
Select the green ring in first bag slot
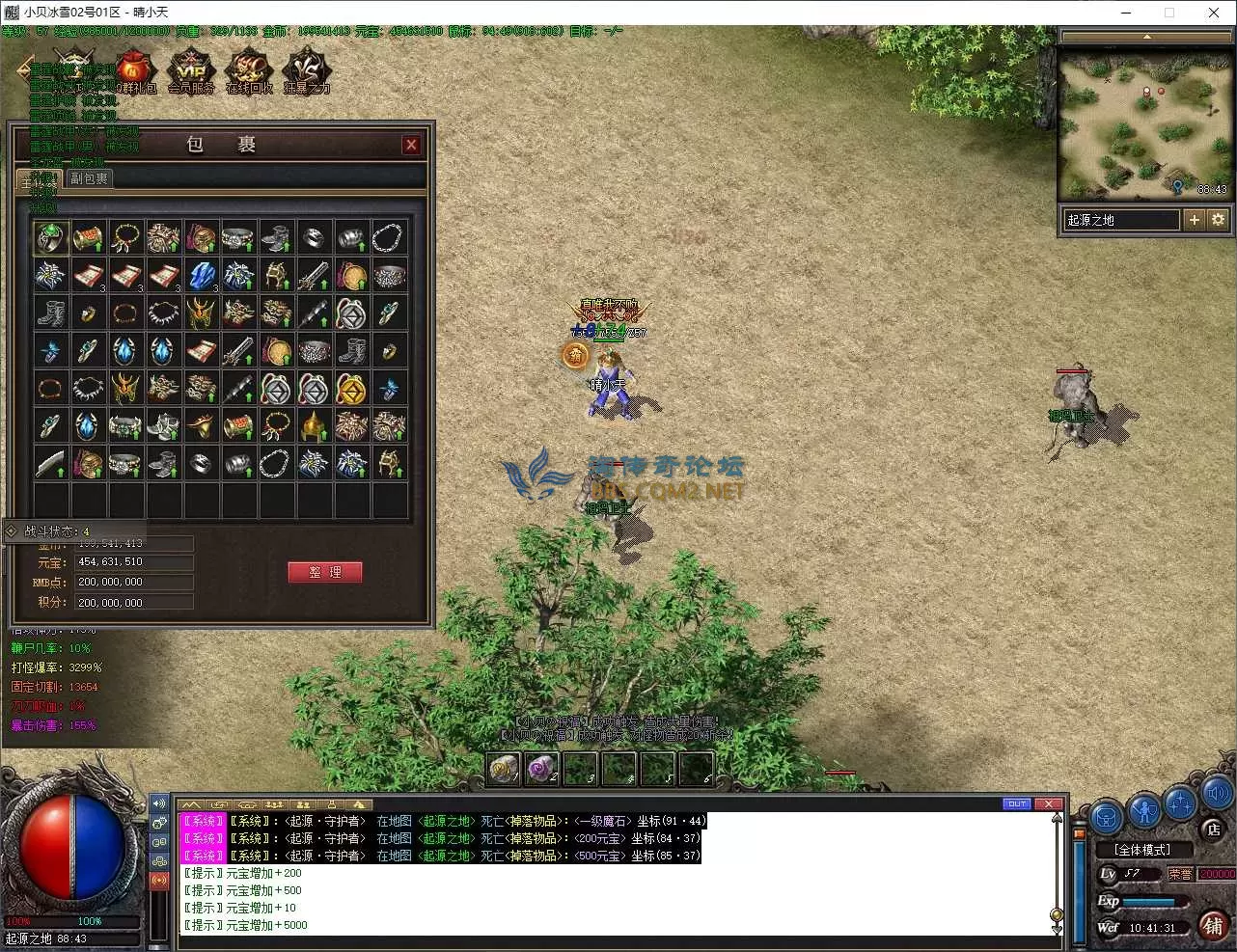click(x=51, y=237)
